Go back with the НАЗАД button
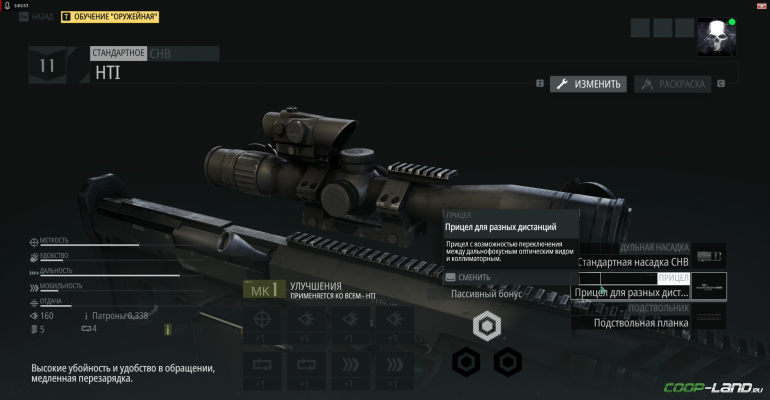The width and height of the screenshot is (770, 400). pyautogui.click(x=37, y=17)
